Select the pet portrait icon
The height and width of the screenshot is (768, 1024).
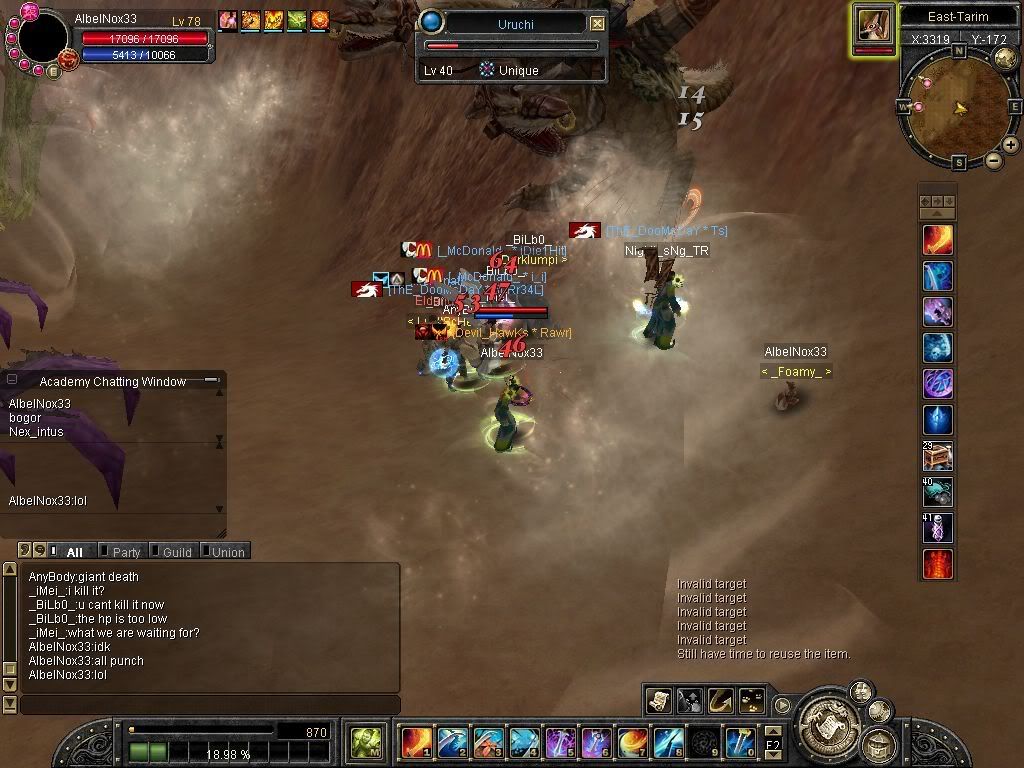pos(873,24)
